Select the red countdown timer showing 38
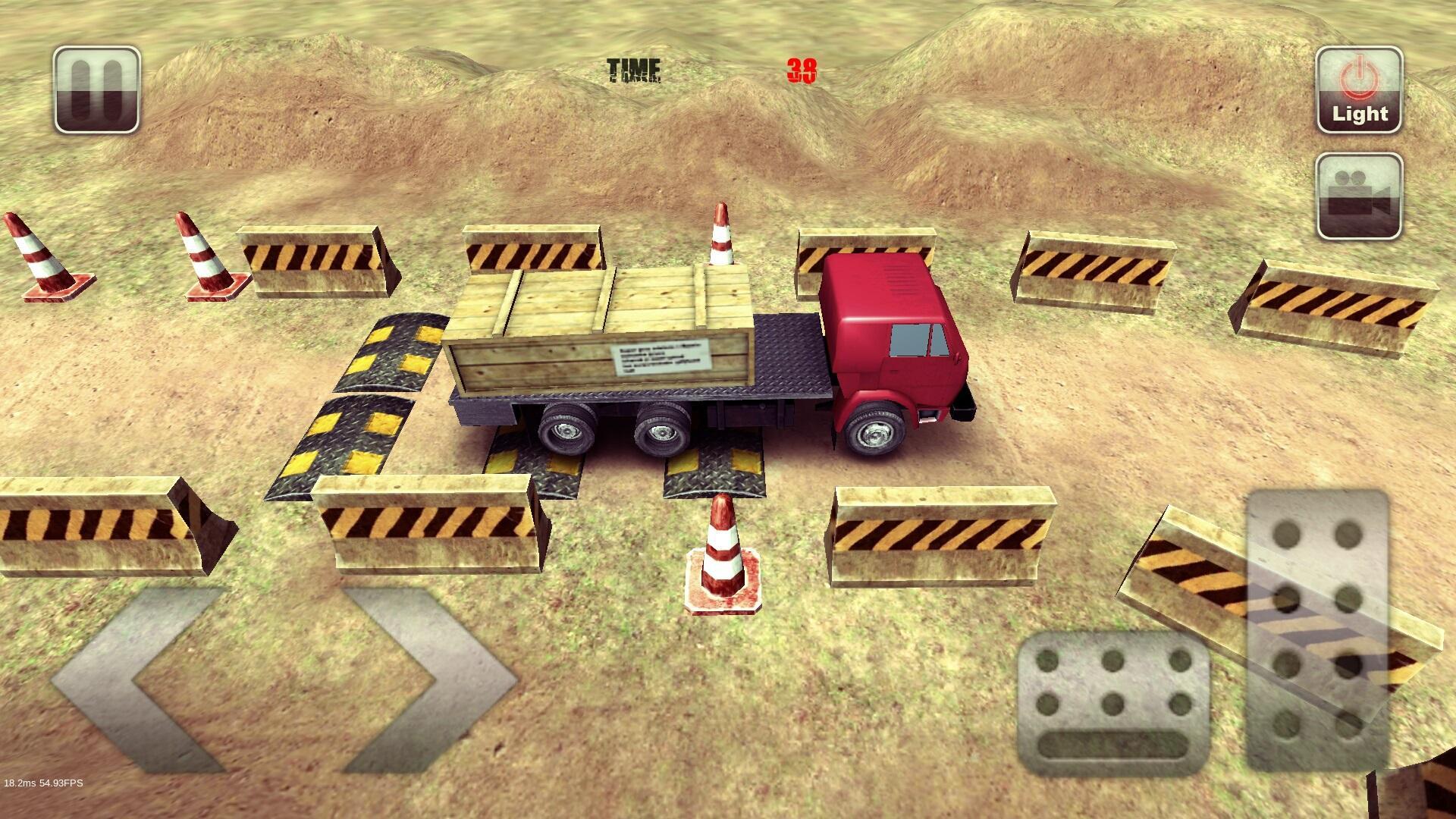Viewport: 1456px width, 819px height. click(802, 70)
